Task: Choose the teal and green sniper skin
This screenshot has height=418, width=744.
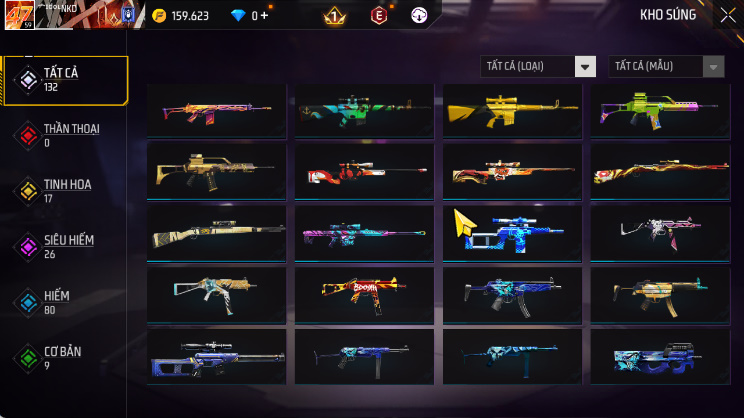Action: point(364,110)
